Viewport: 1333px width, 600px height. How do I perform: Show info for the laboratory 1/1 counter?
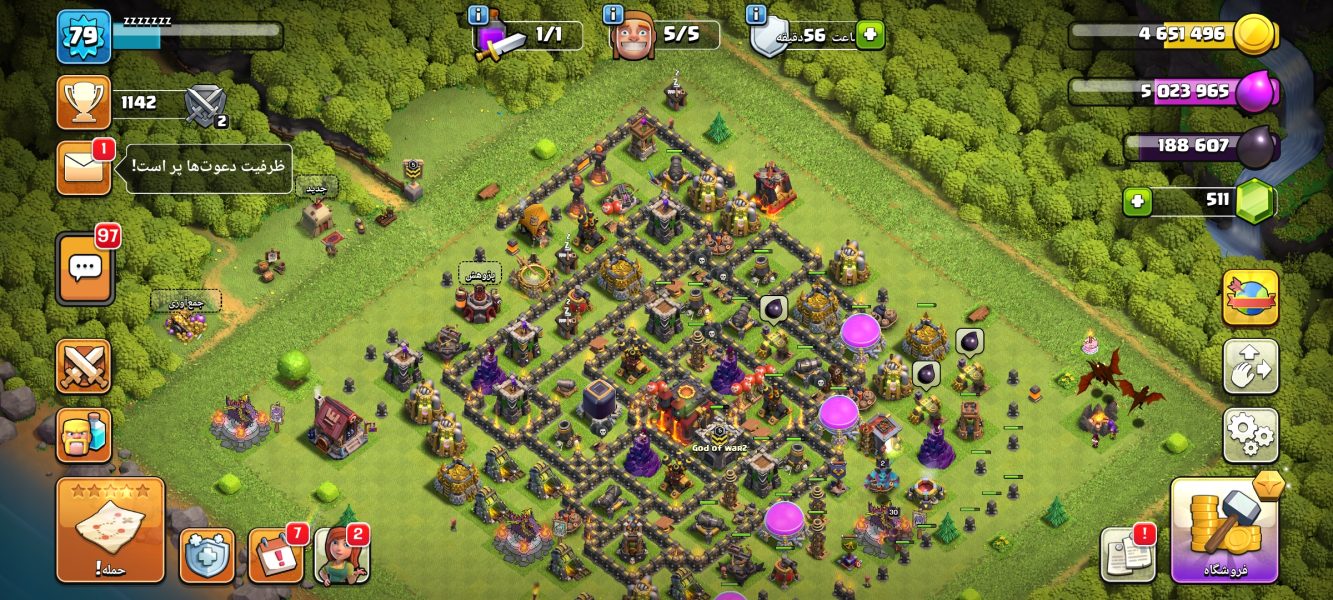click(x=478, y=15)
